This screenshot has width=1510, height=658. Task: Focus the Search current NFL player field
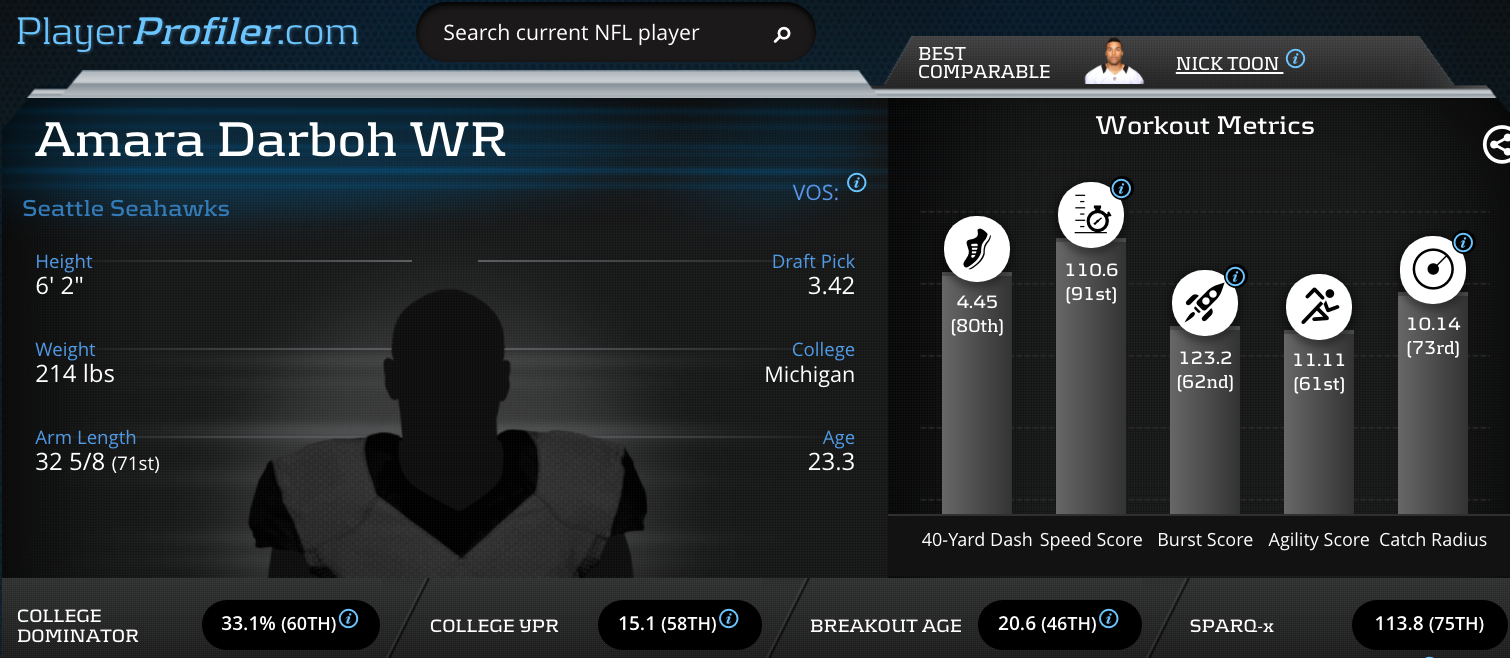pos(590,33)
